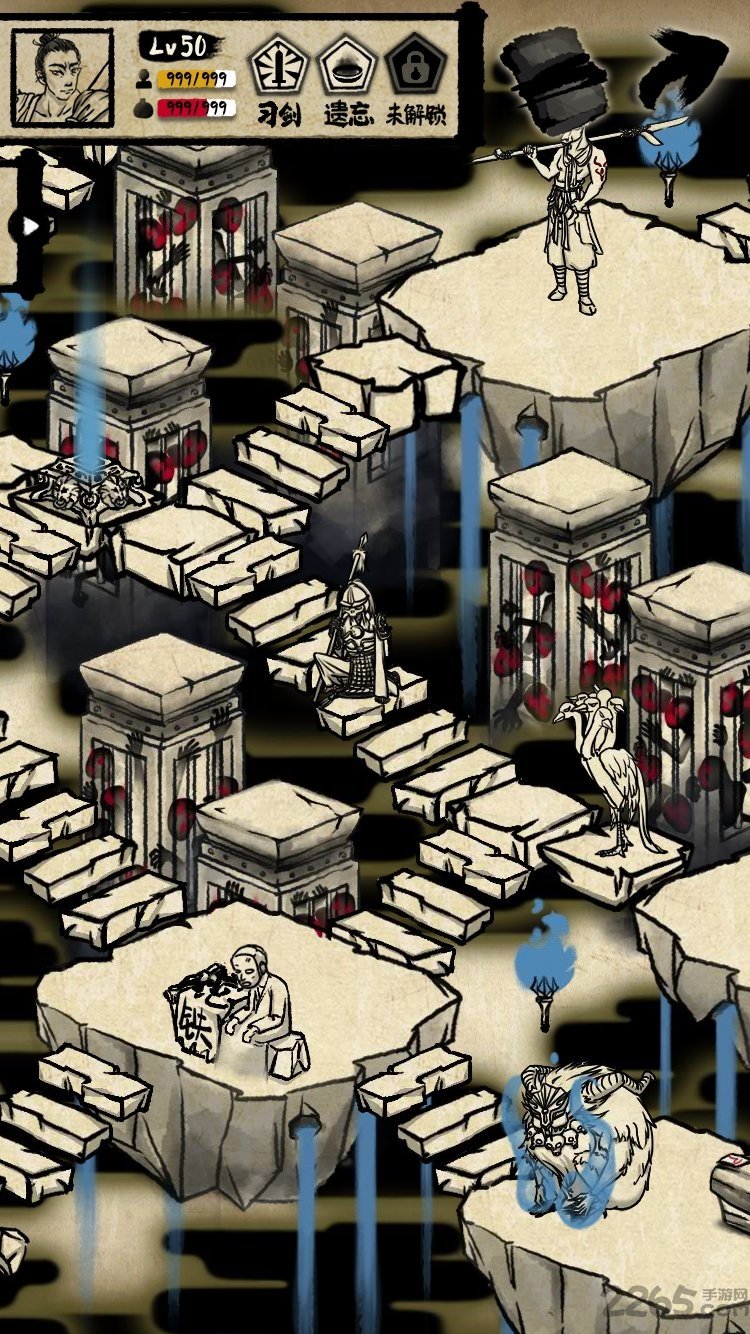750x1334 pixels.
Task: Tap the locked 未解锁 skill slot
Action: point(415,66)
